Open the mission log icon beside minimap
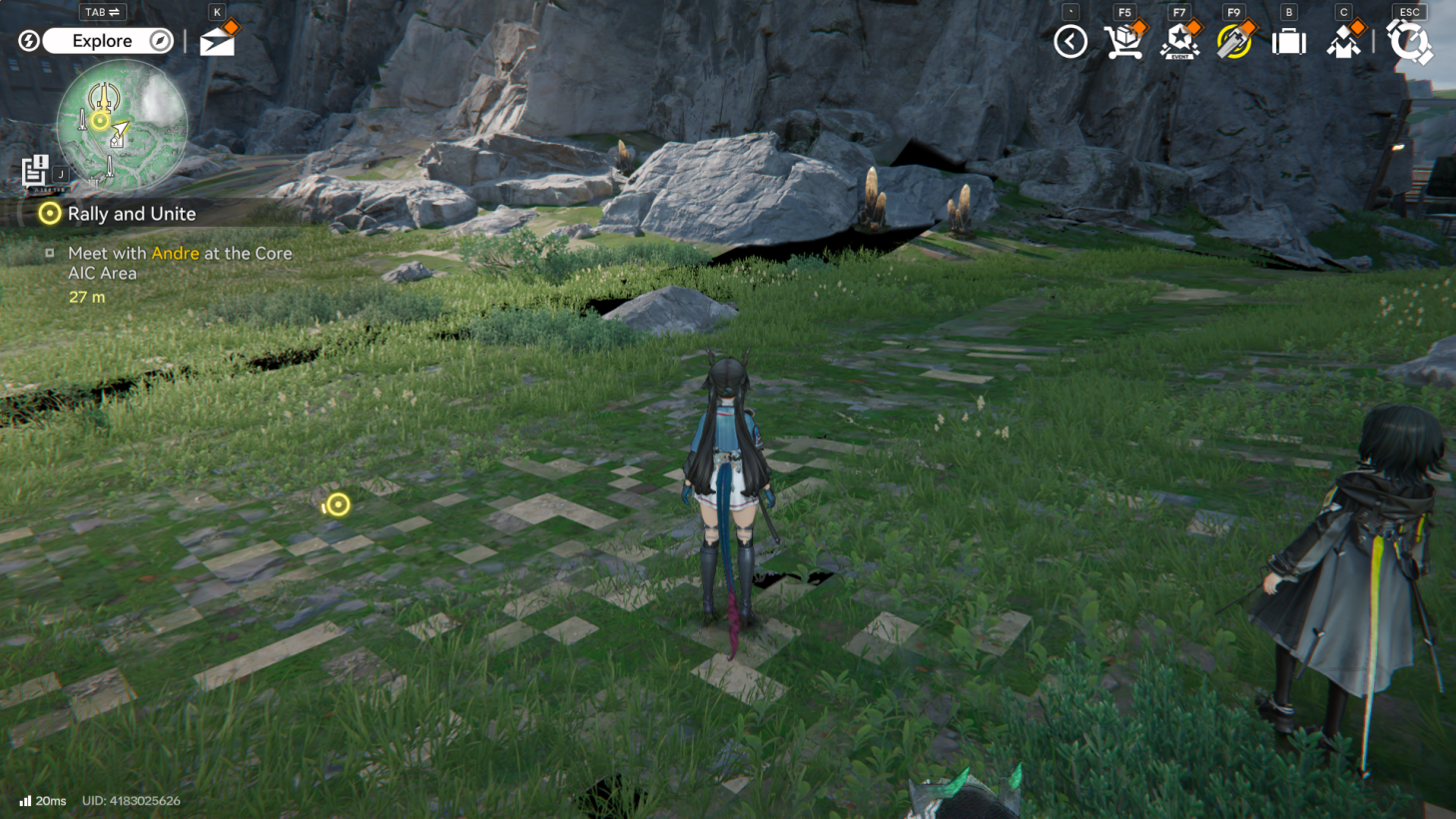The height and width of the screenshot is (819, 1456). pyautogui.click(x=35, y=171)
